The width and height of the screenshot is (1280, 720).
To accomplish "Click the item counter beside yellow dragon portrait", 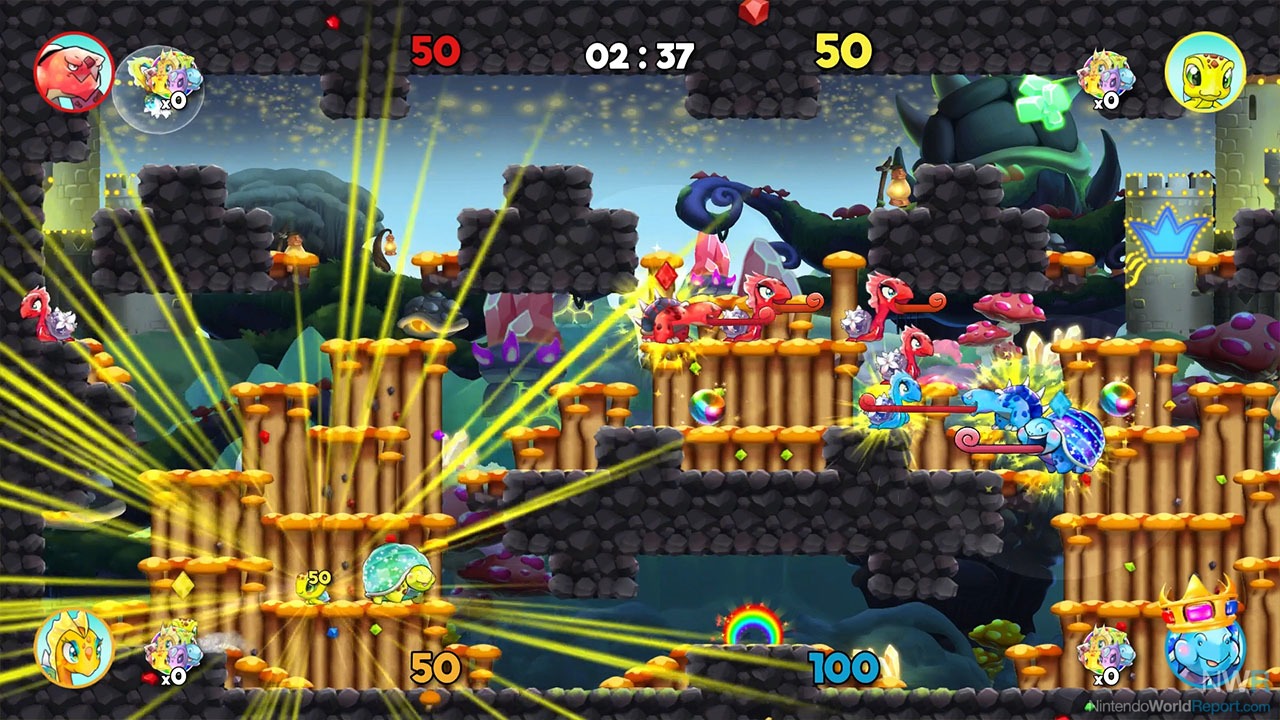I will pyautogui.click(x=172, y=656).
